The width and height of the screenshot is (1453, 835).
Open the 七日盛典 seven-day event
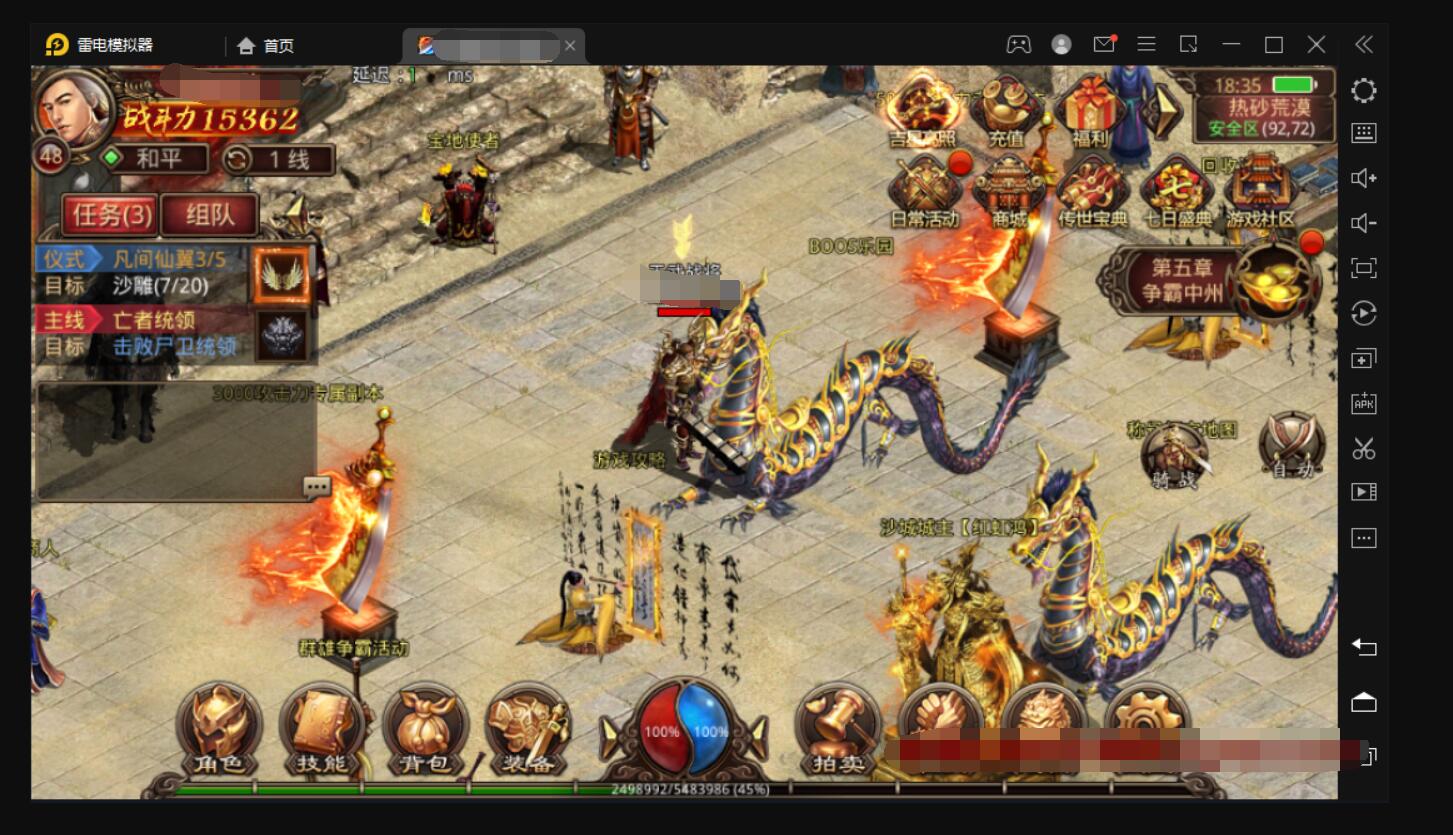(x=1177, y=190)
